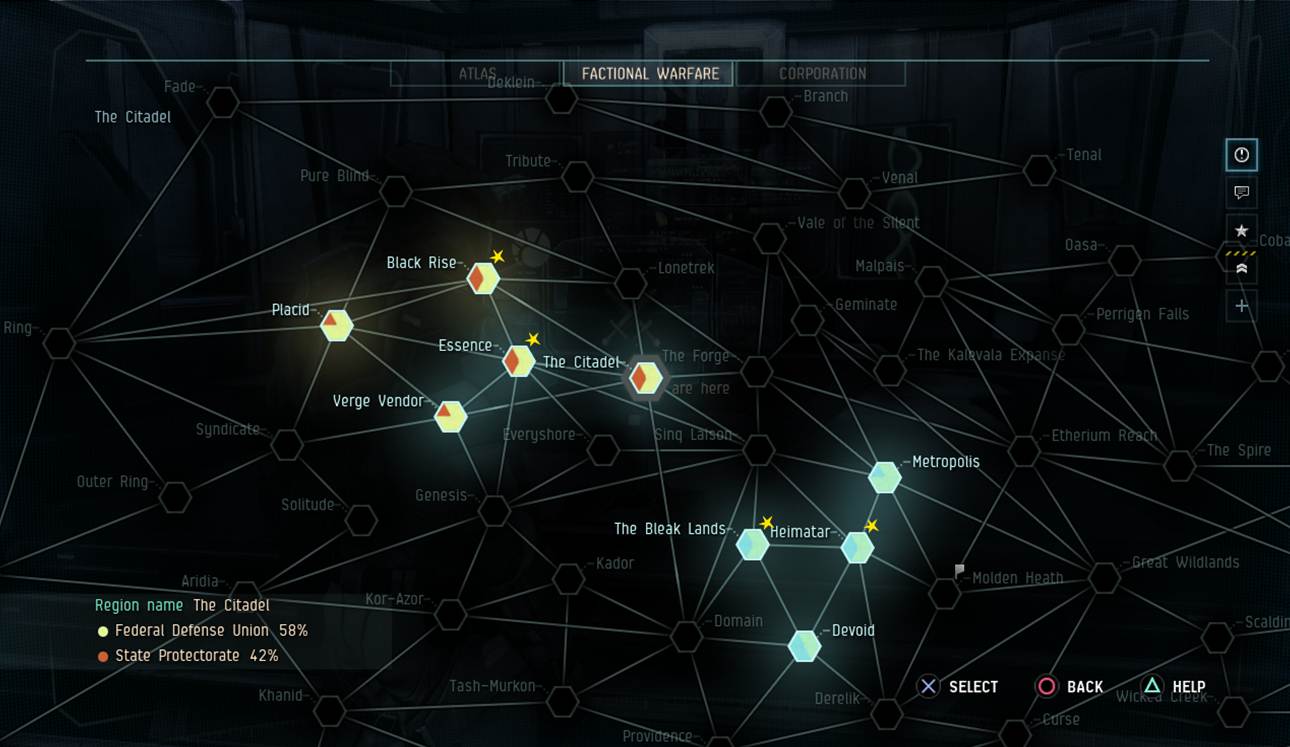Click the Verge Vendor hexagon node
The width and height of the screenshot is (1290, 747).
click(x=449, y=415)
